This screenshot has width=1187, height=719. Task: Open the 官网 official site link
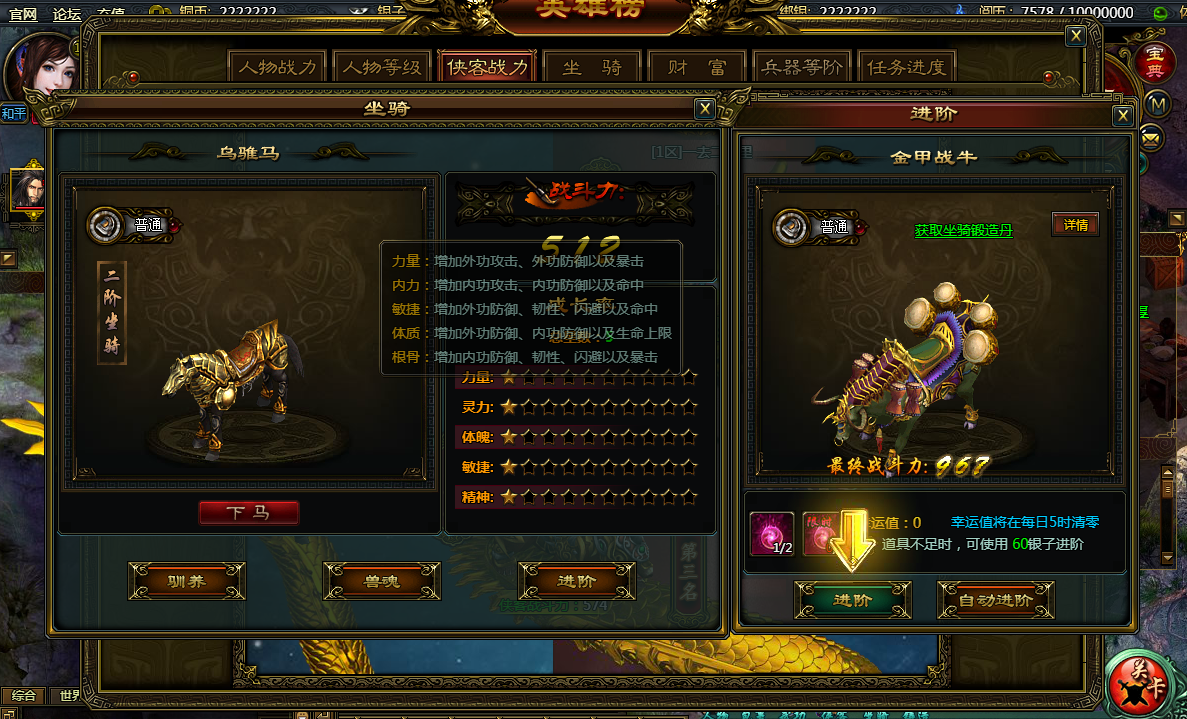(x=22, y=14)
